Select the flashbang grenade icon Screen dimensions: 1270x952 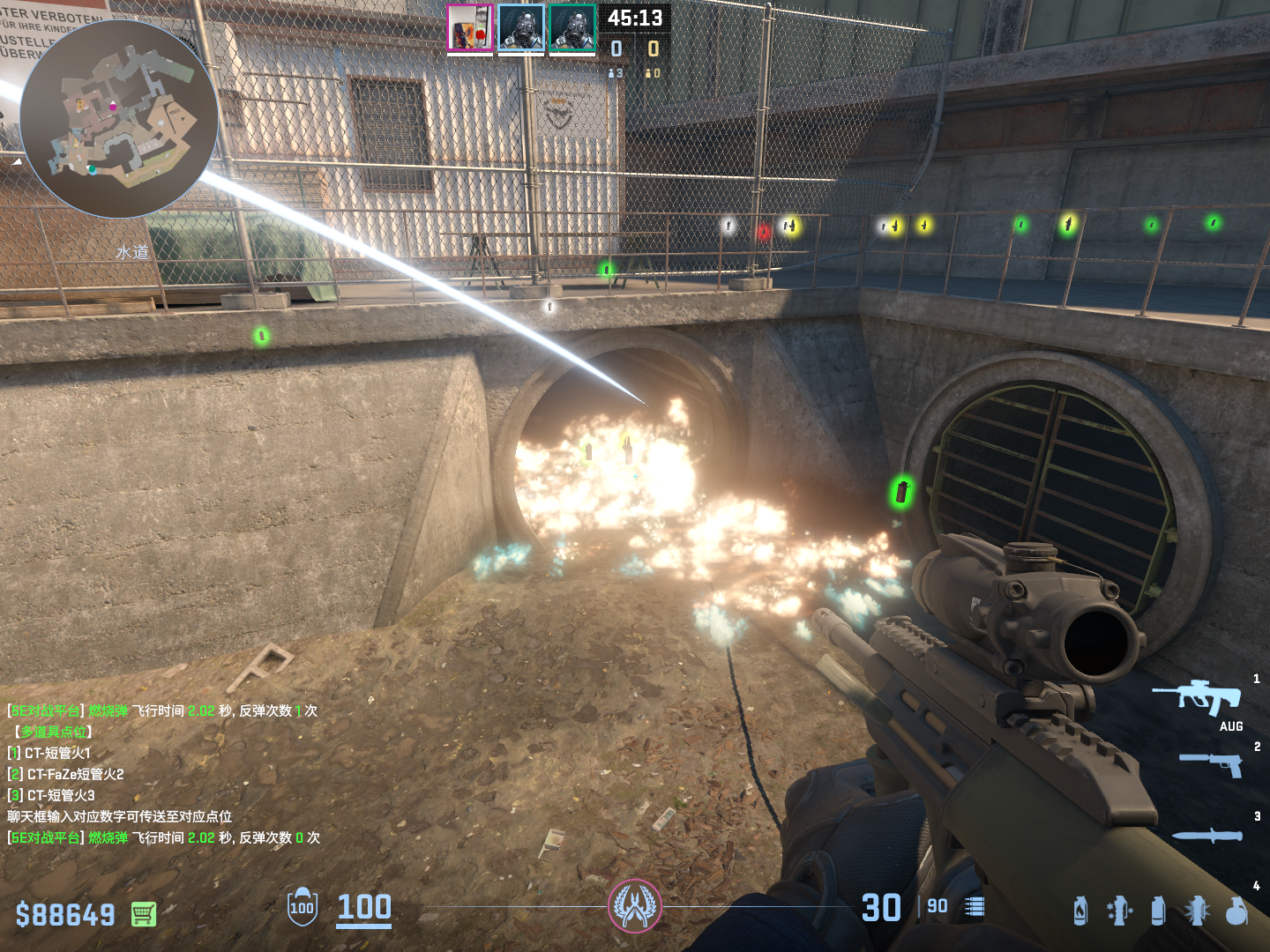(1197, 911)
